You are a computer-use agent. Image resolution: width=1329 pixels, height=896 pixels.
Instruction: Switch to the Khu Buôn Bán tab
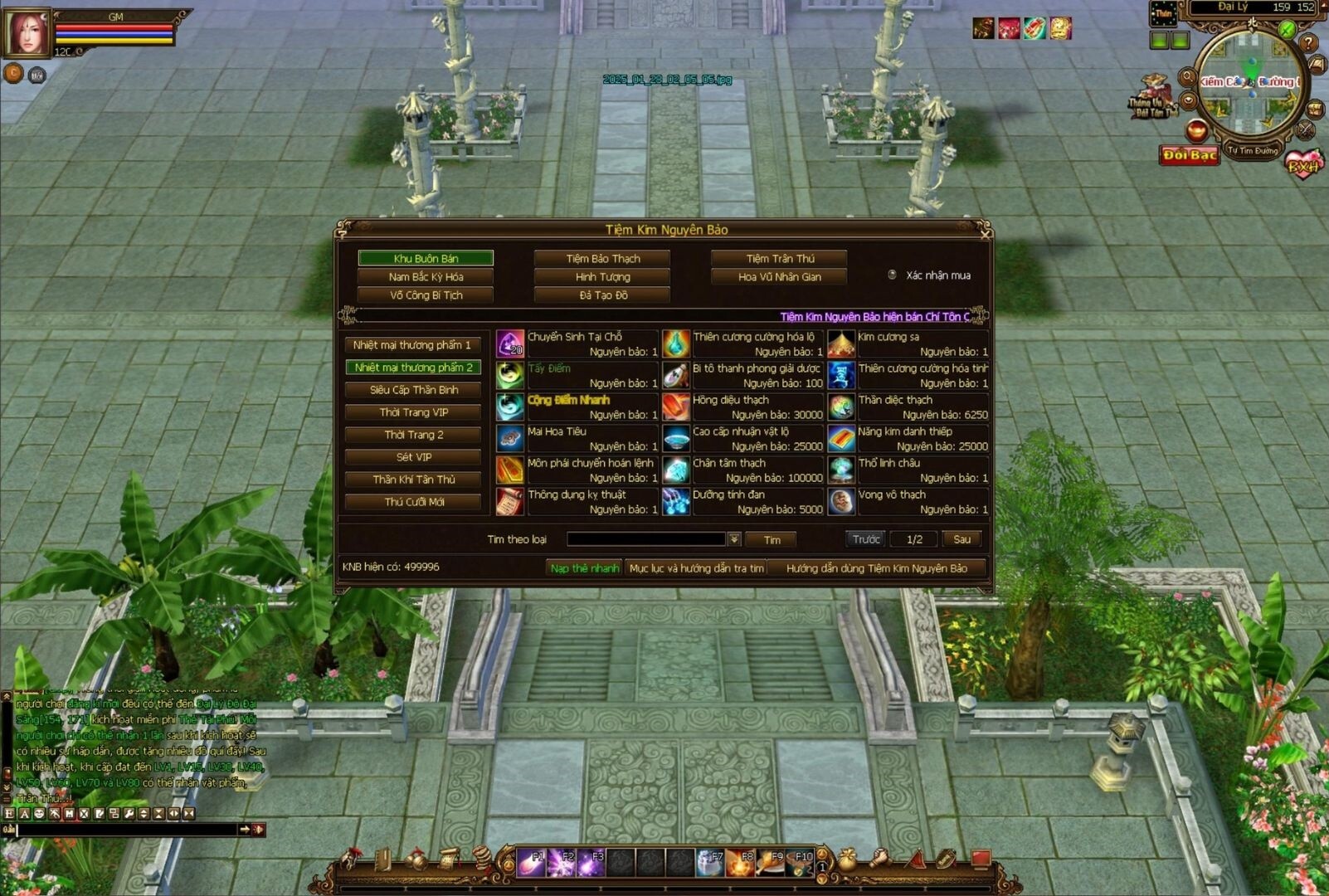426,259
